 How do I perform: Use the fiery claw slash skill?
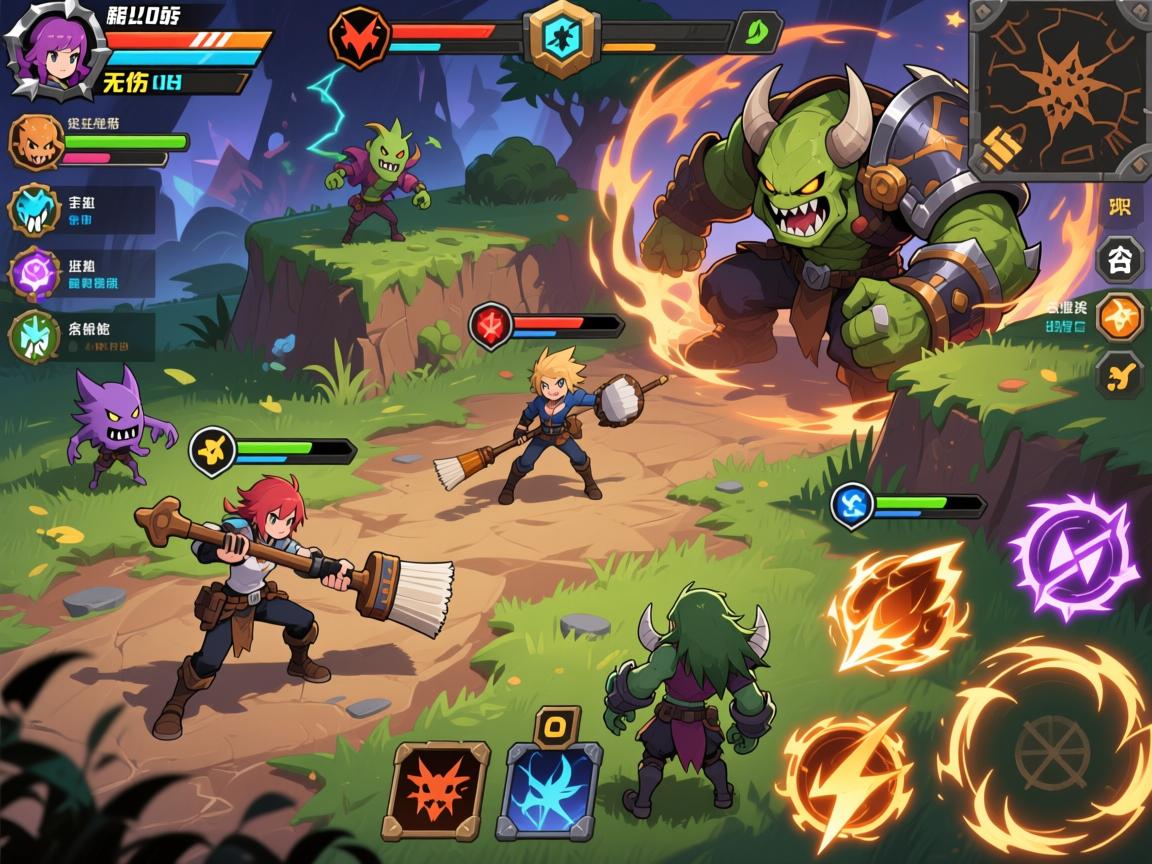pos(900,607)
